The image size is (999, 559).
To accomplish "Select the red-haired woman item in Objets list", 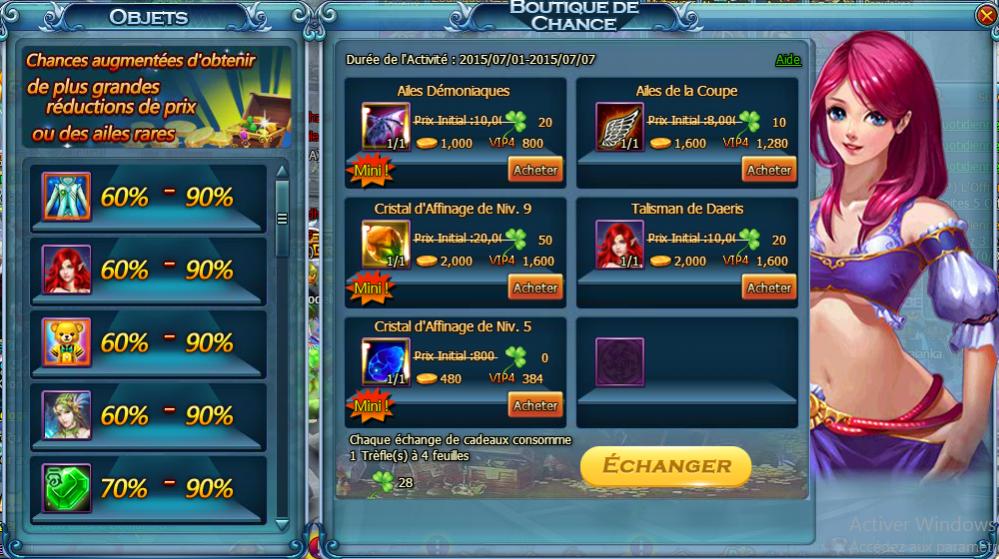I will [x=67, y=269].
